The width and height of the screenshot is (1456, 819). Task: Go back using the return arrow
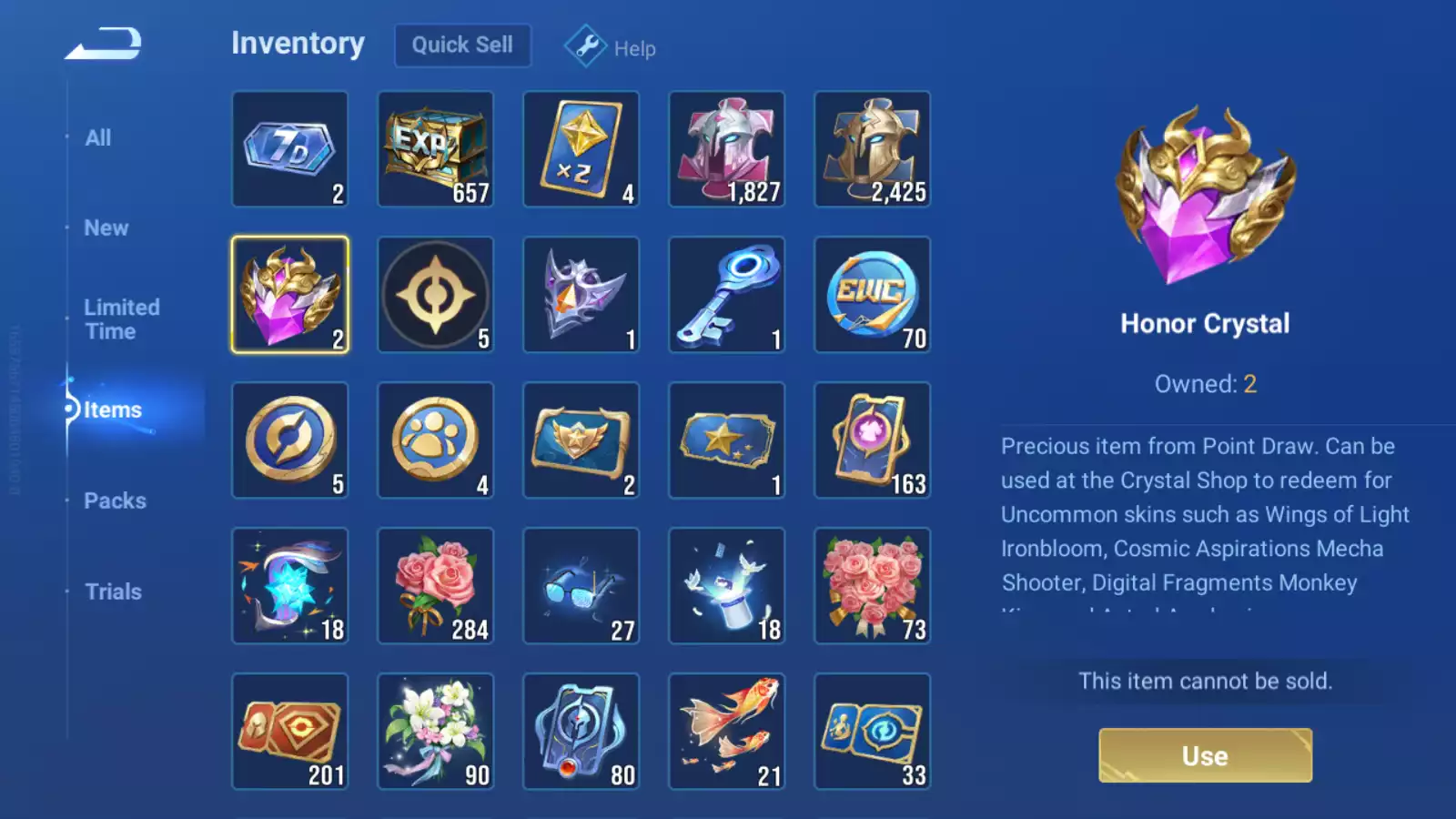(104, 44)
